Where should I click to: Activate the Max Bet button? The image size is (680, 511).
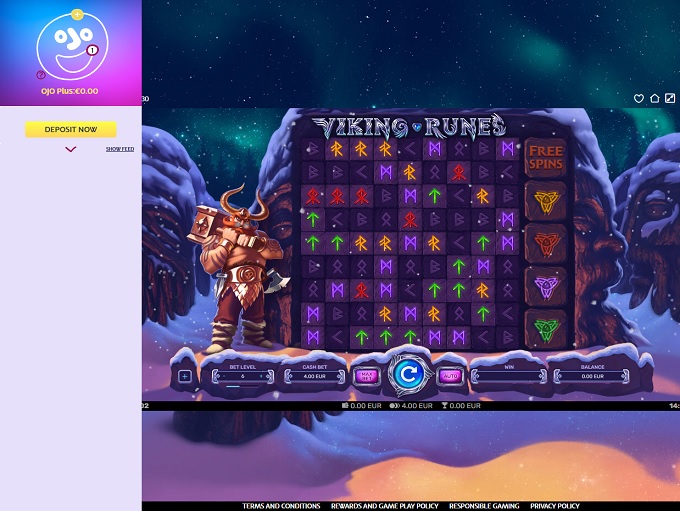coord(366,376)
